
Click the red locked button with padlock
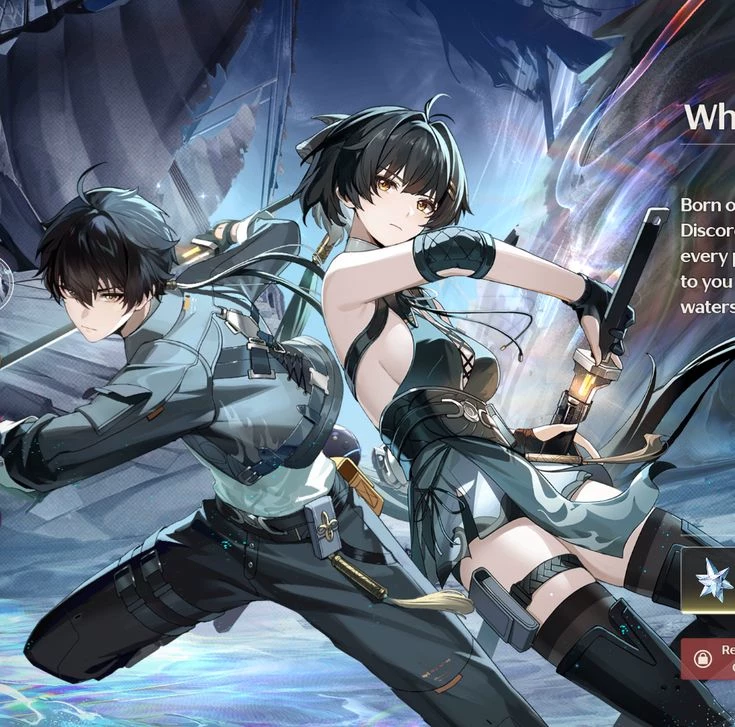[709, 658]
